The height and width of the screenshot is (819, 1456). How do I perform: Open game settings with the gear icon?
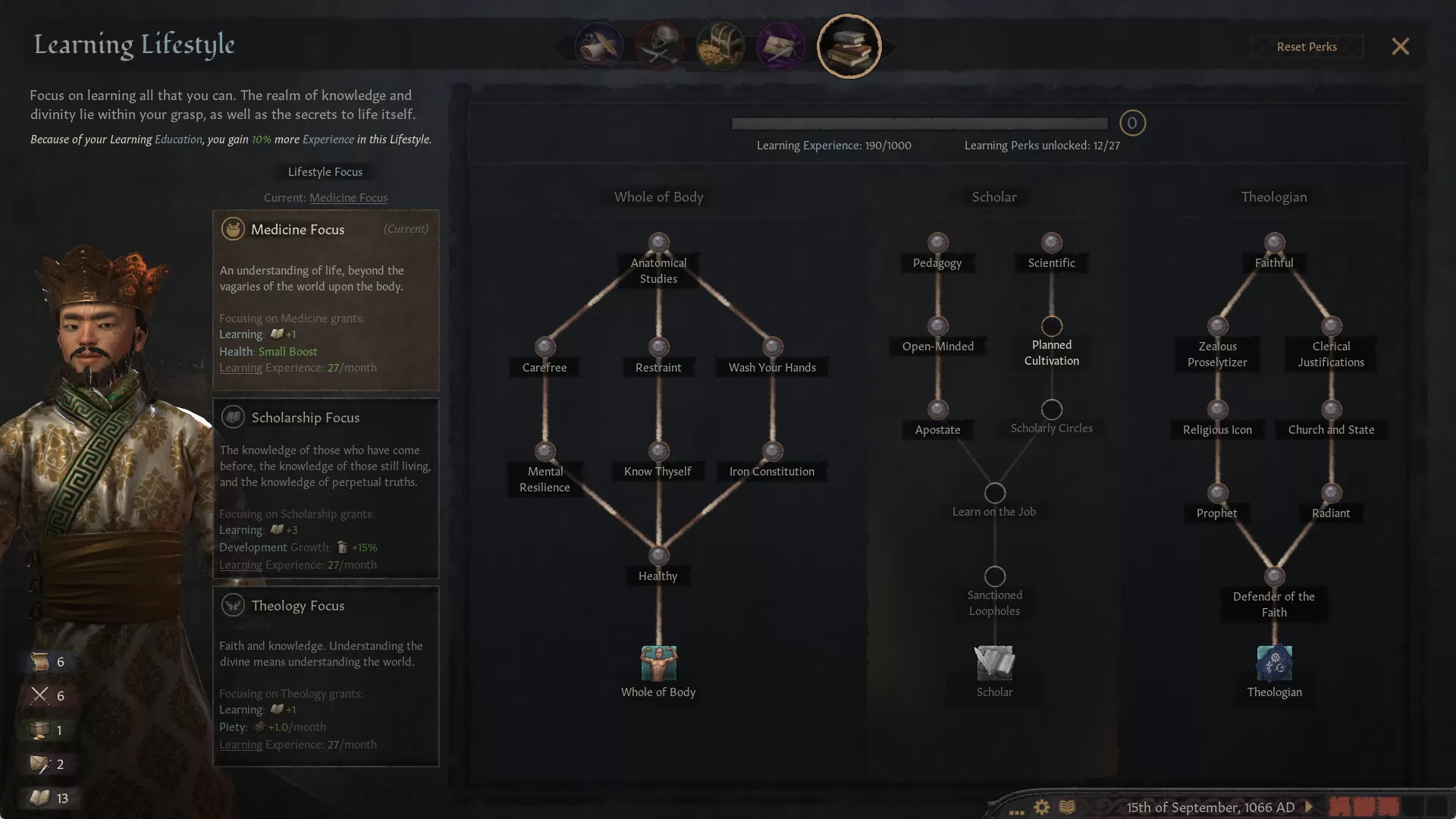point(1041,808)
